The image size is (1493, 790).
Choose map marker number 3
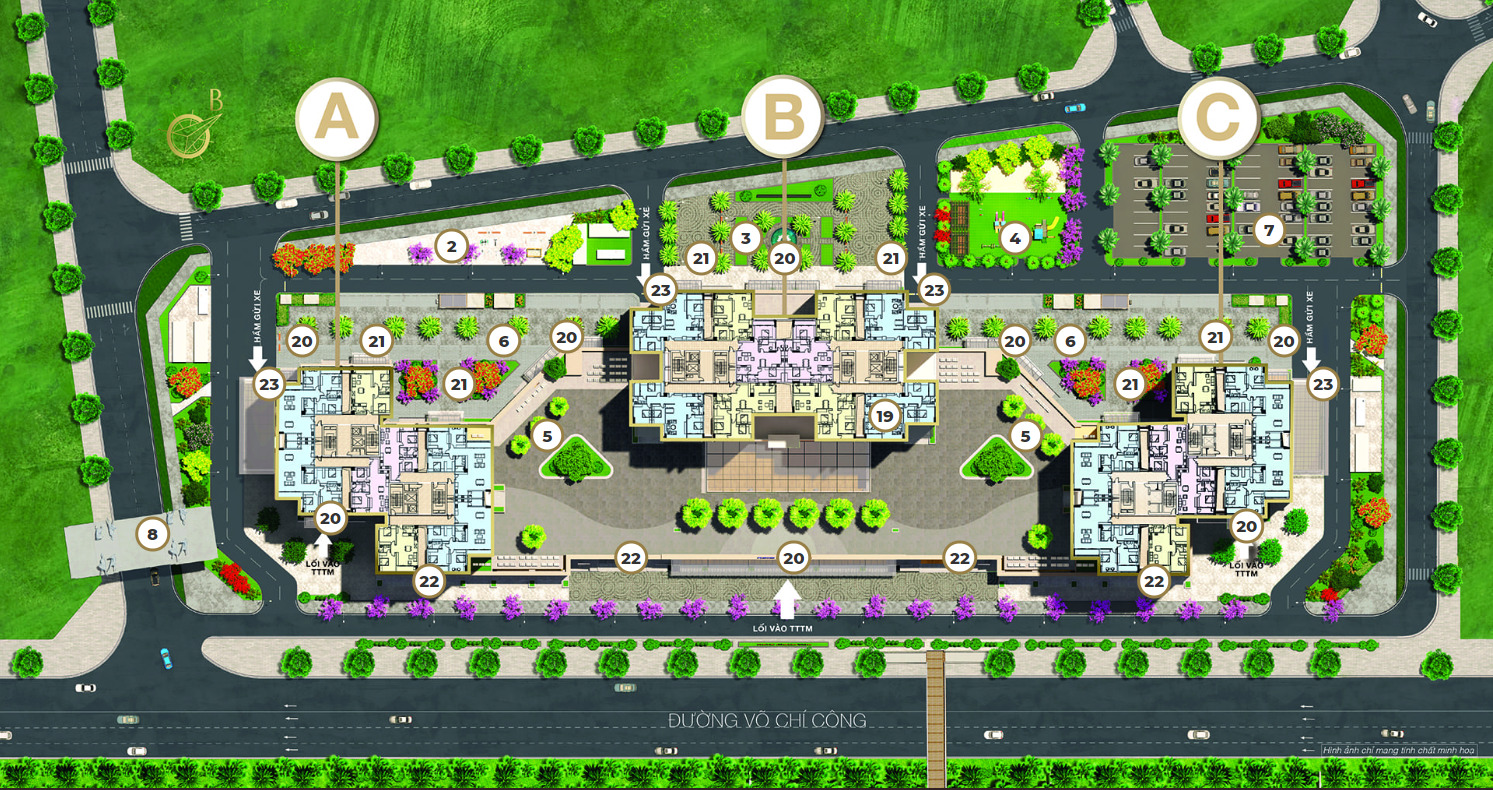[x=744, y=238]
